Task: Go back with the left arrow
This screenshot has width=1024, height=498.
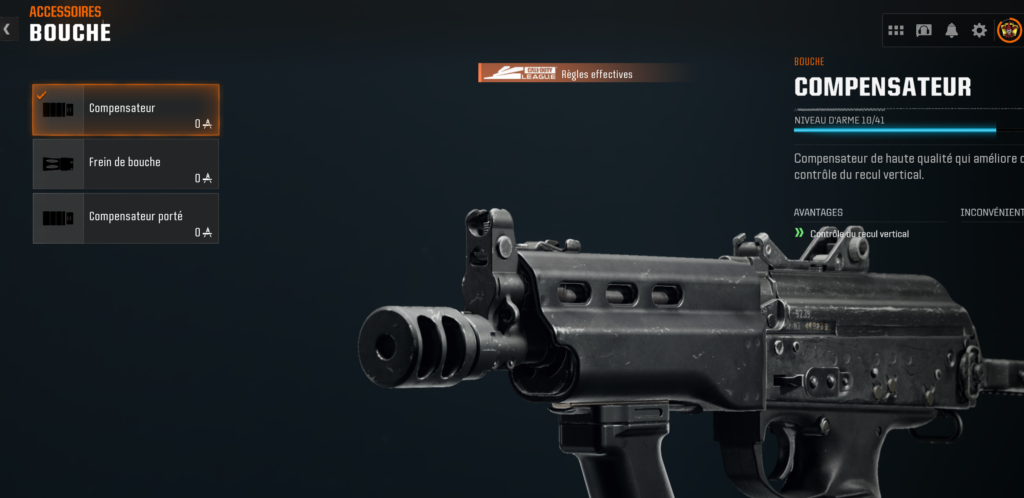Action: tap(7, 29)
